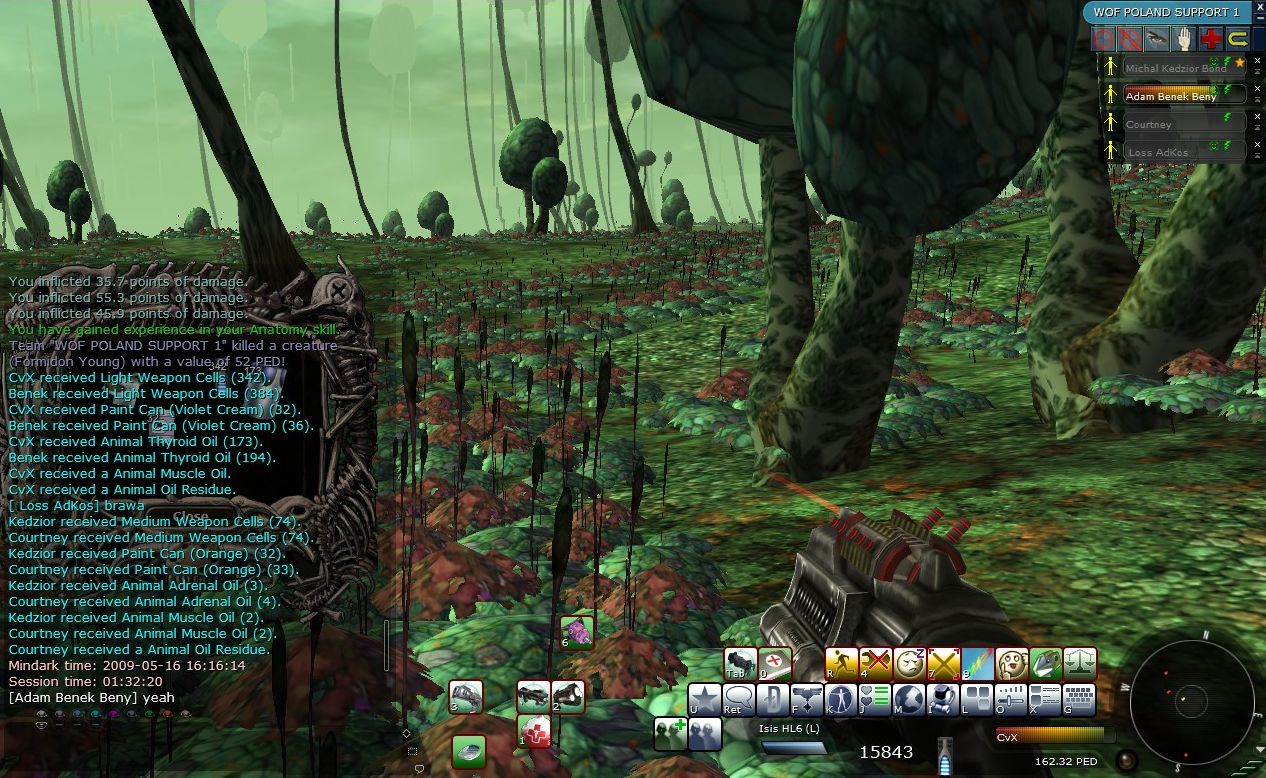
Task: Click the red cross team heal button
Action: (1211, 39)
